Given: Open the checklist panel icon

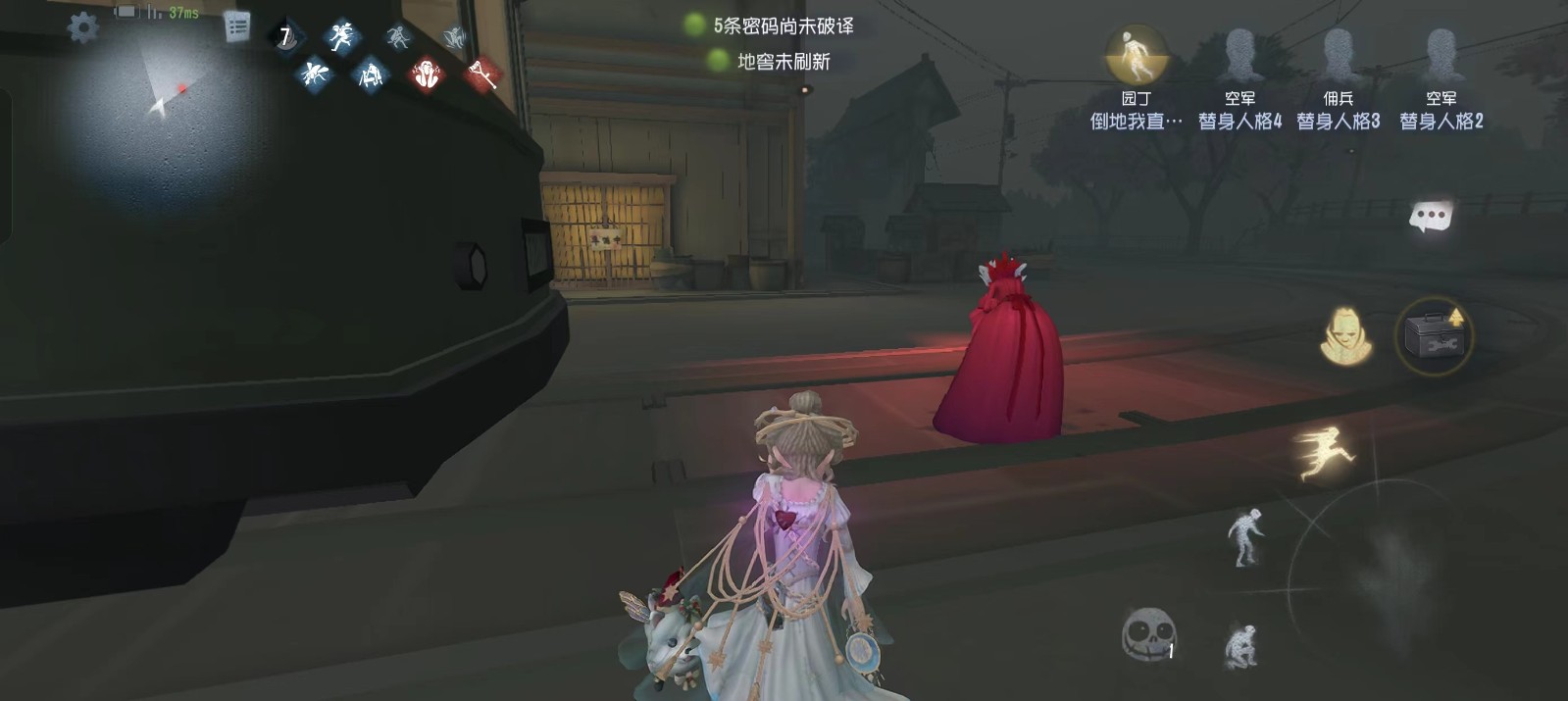Looking at the screenshot, I should coord(236,27).
